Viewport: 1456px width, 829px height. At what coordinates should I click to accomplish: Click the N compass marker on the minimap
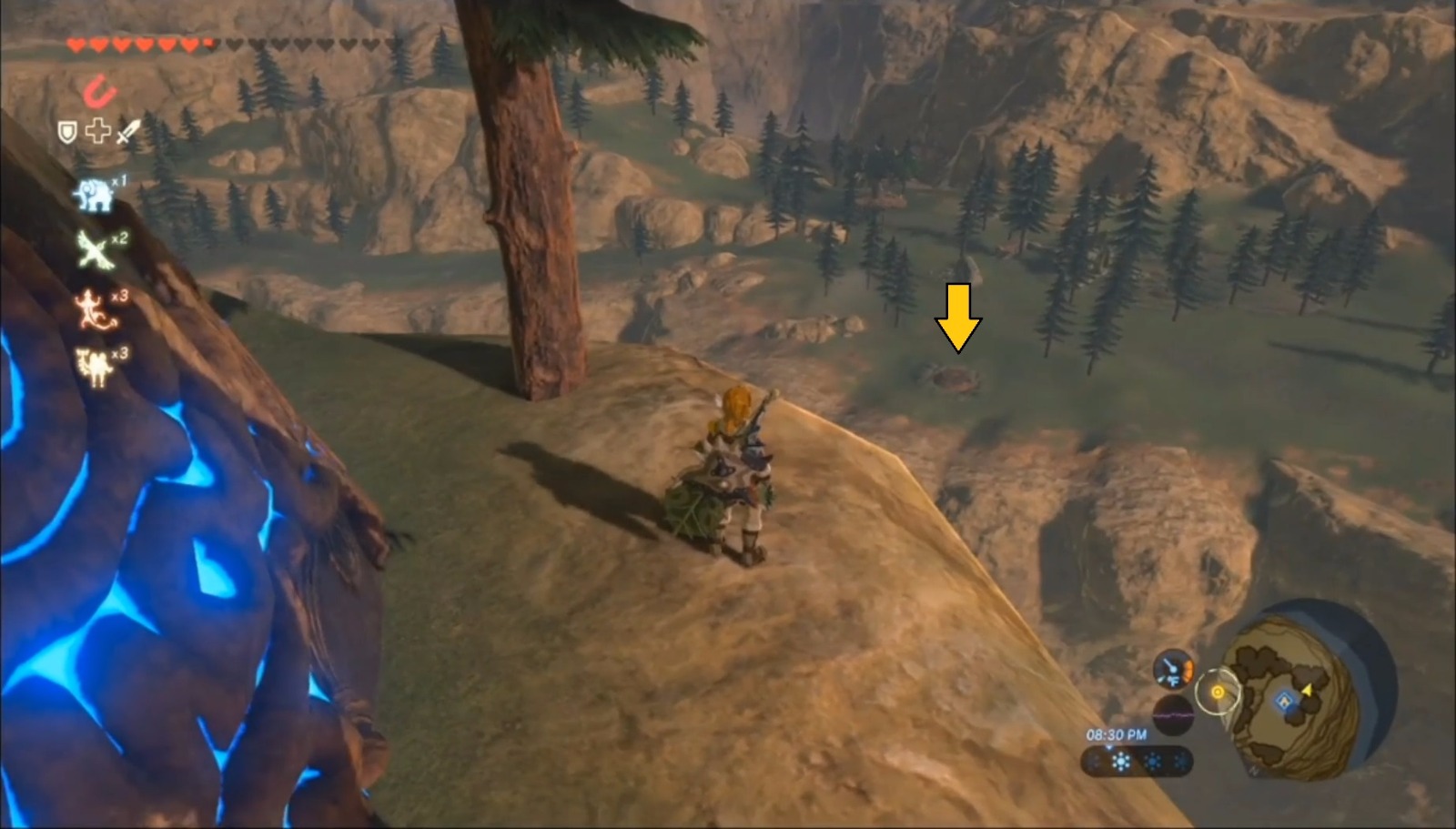tap(1254, 770)
